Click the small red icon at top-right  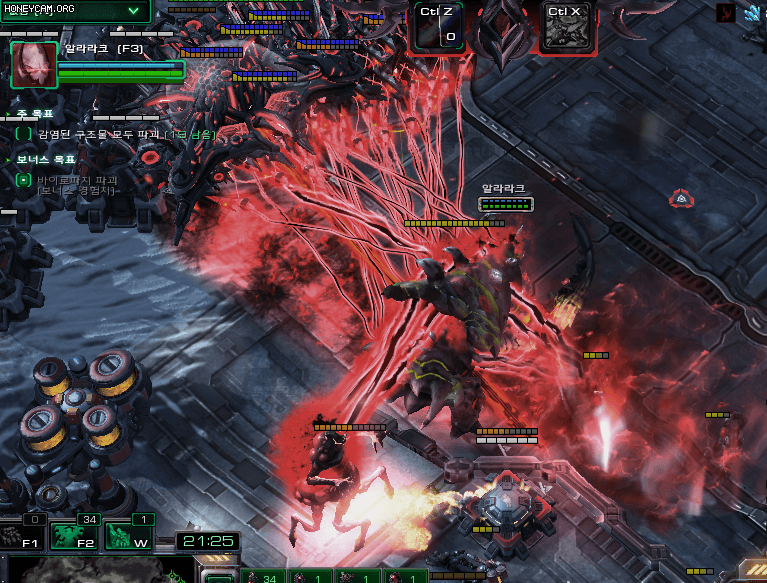(x=725, y=13)
